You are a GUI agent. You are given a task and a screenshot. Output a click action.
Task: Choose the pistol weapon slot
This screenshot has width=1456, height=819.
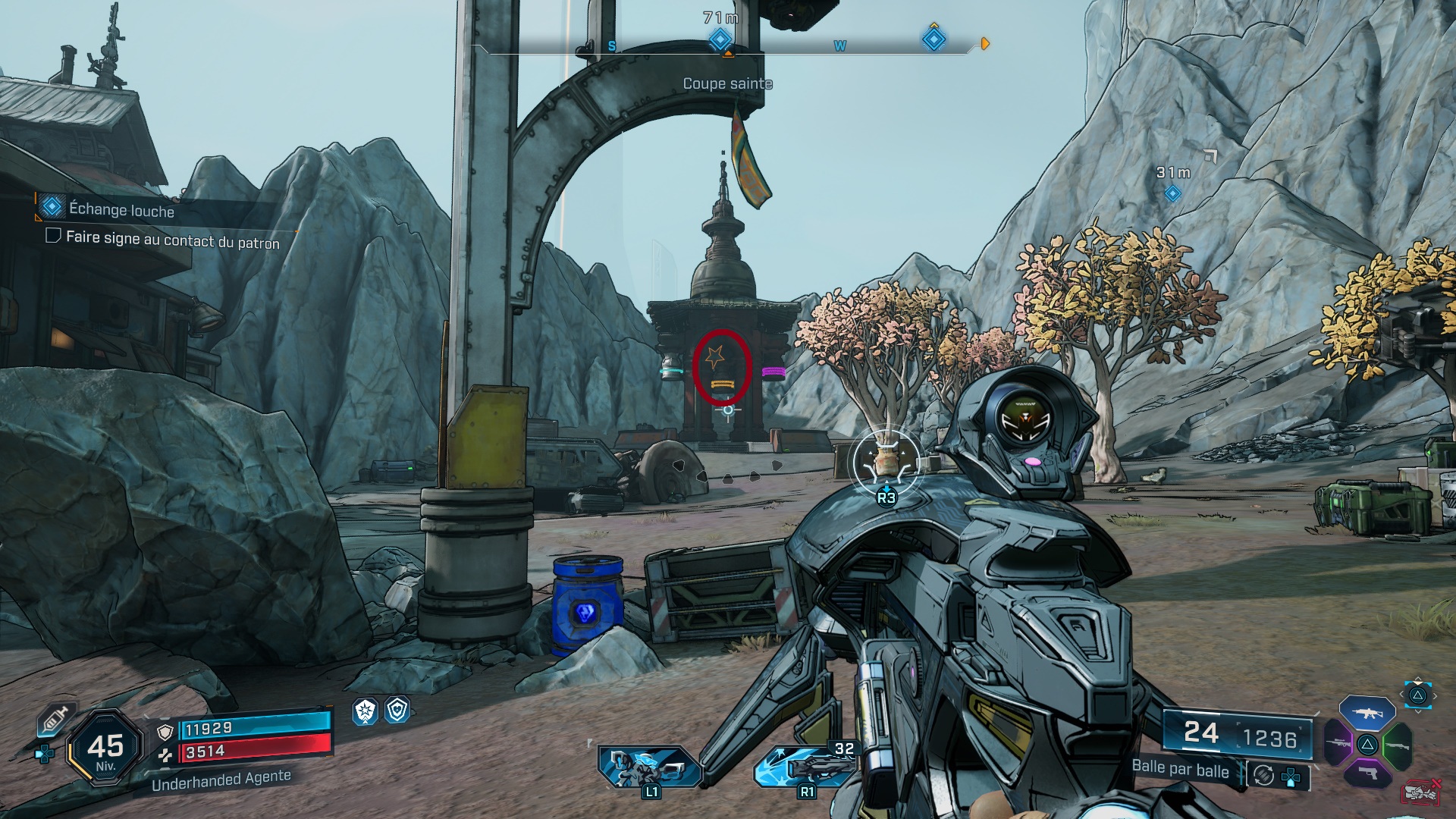click(1367, 773)
